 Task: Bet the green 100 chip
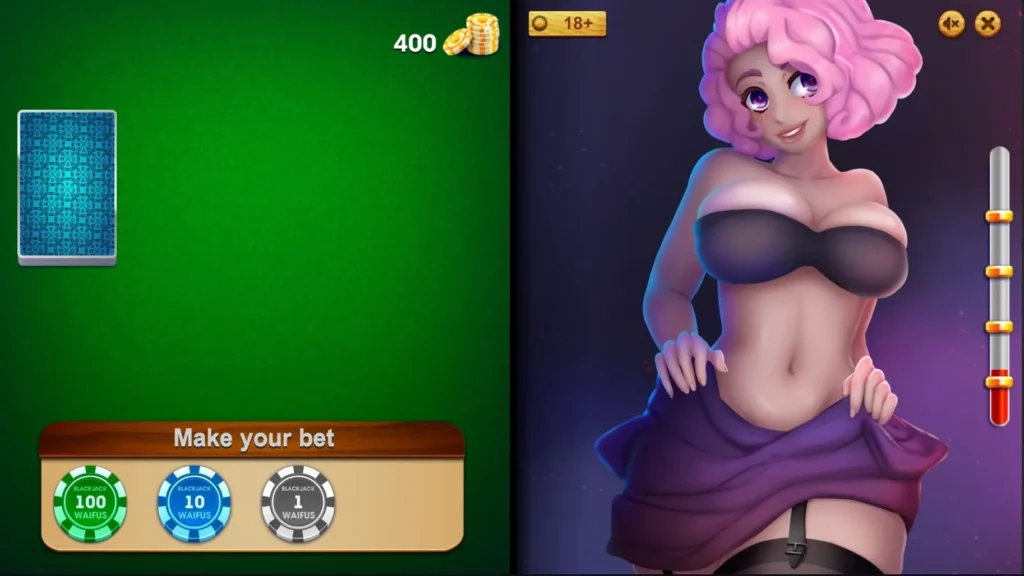point(90,503)
